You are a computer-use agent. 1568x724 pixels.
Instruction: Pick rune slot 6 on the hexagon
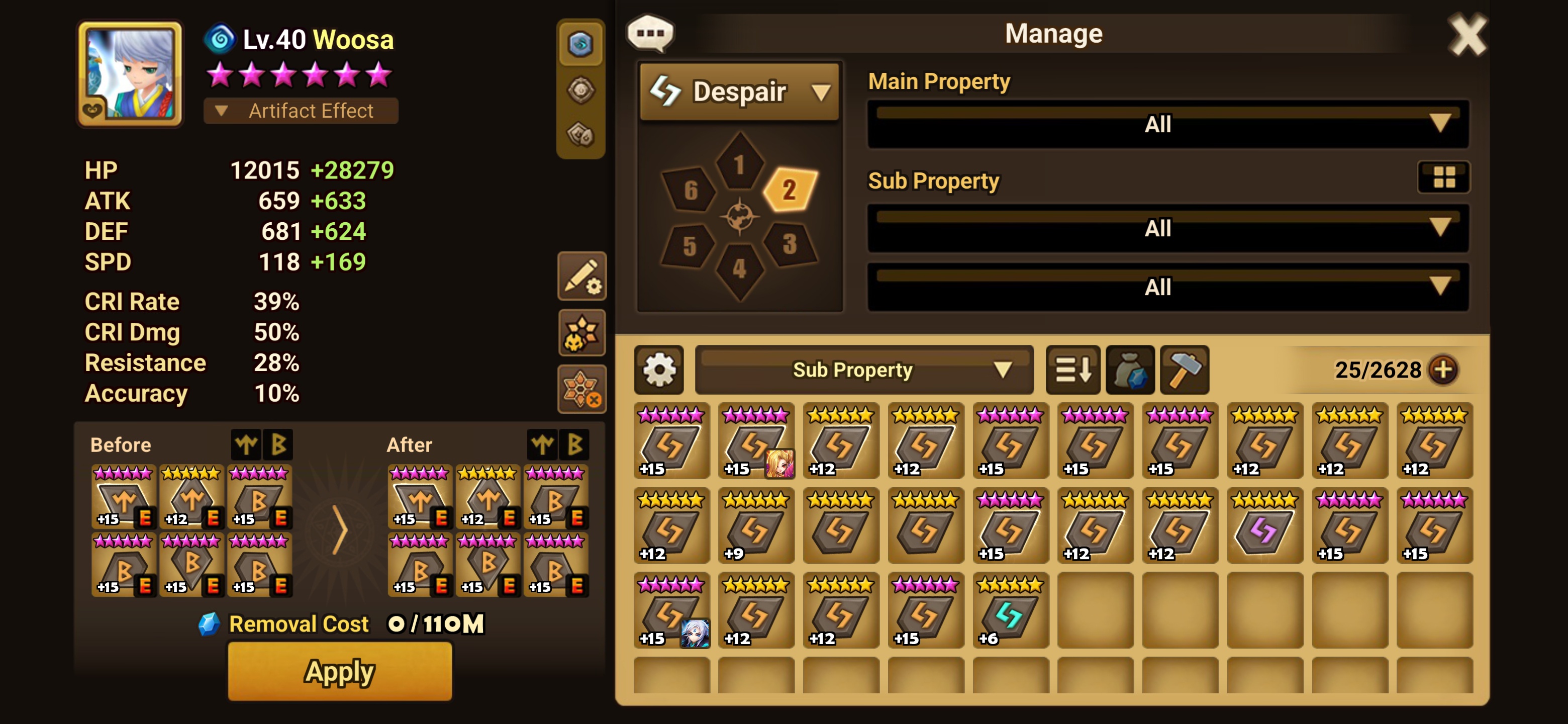pos(690,190)
